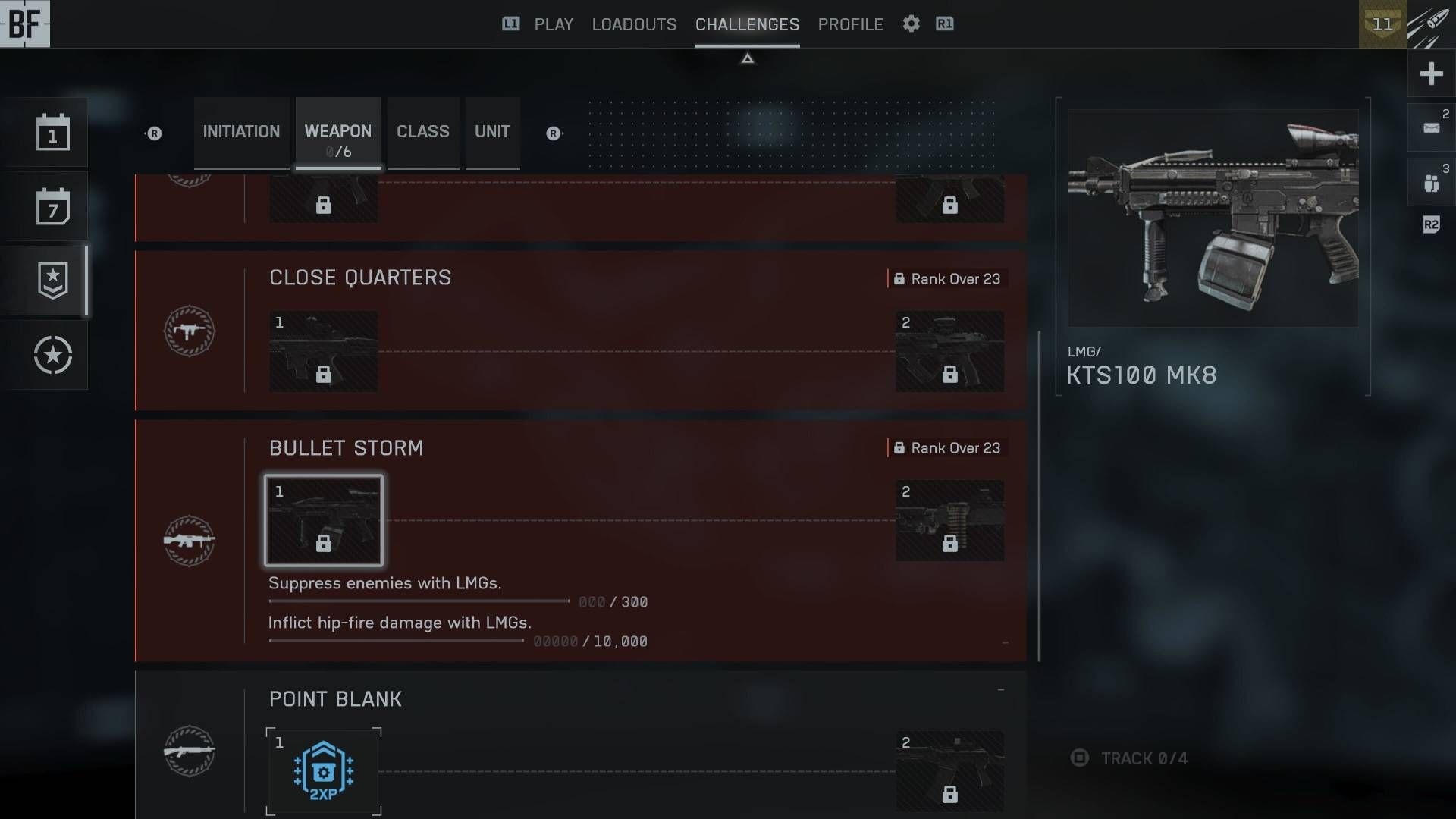Select Bullet Storm stage 2 reward tile
The height and width of the screenshot is (819, 1456).
[x=949, y=521]
